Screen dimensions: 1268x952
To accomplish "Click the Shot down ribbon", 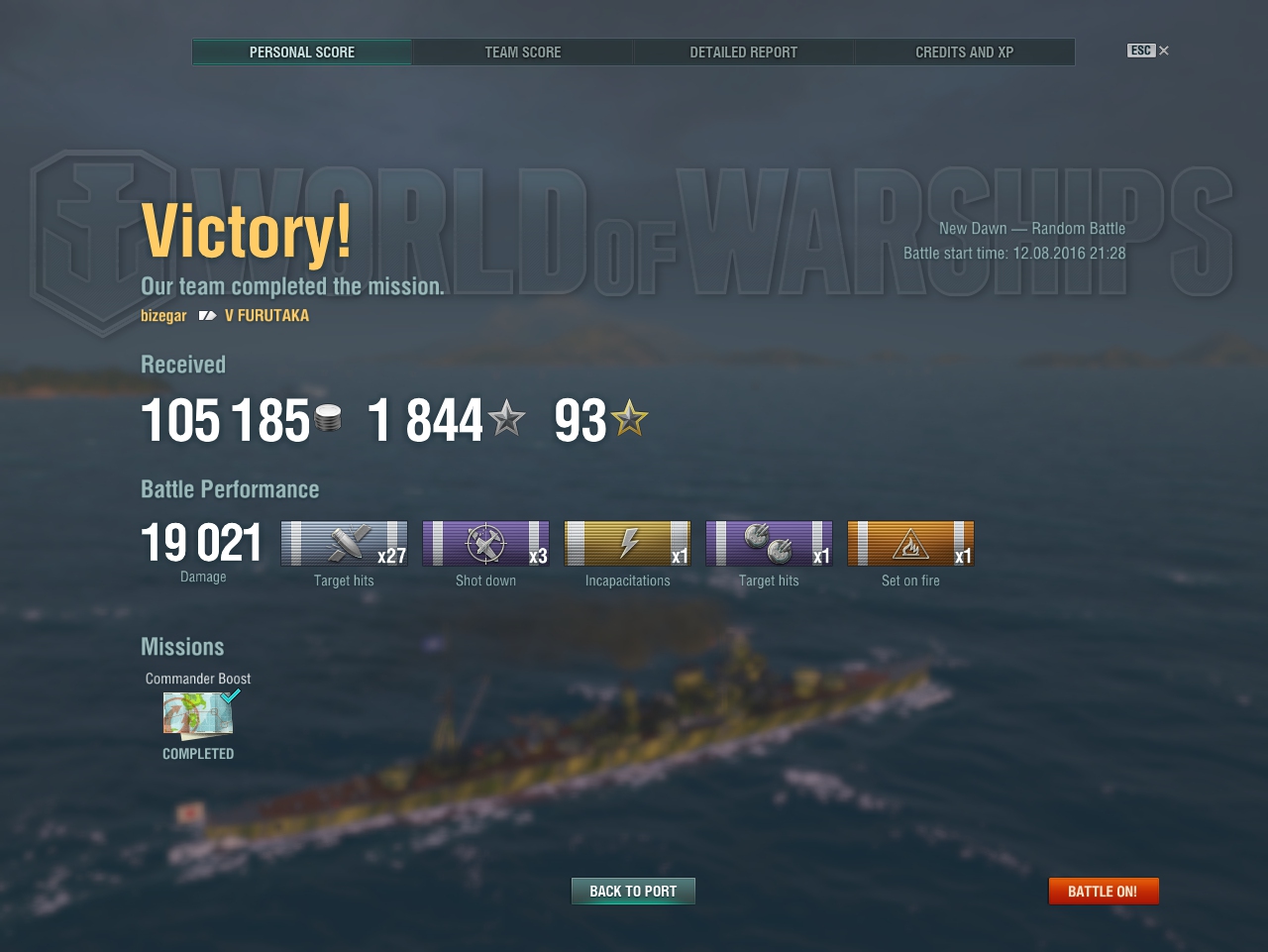I will click(485, 544).
